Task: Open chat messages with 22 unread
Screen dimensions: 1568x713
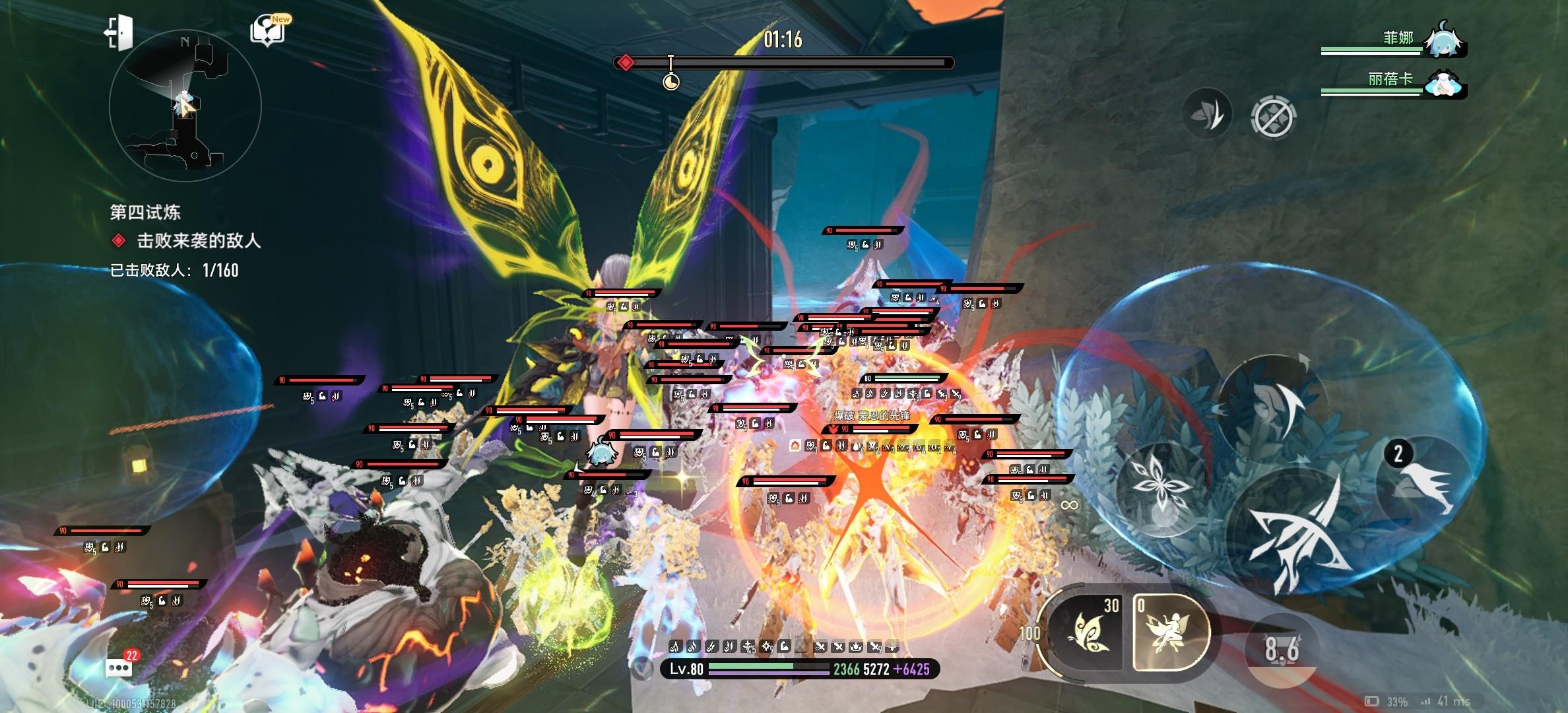Action: click(119, 665)
